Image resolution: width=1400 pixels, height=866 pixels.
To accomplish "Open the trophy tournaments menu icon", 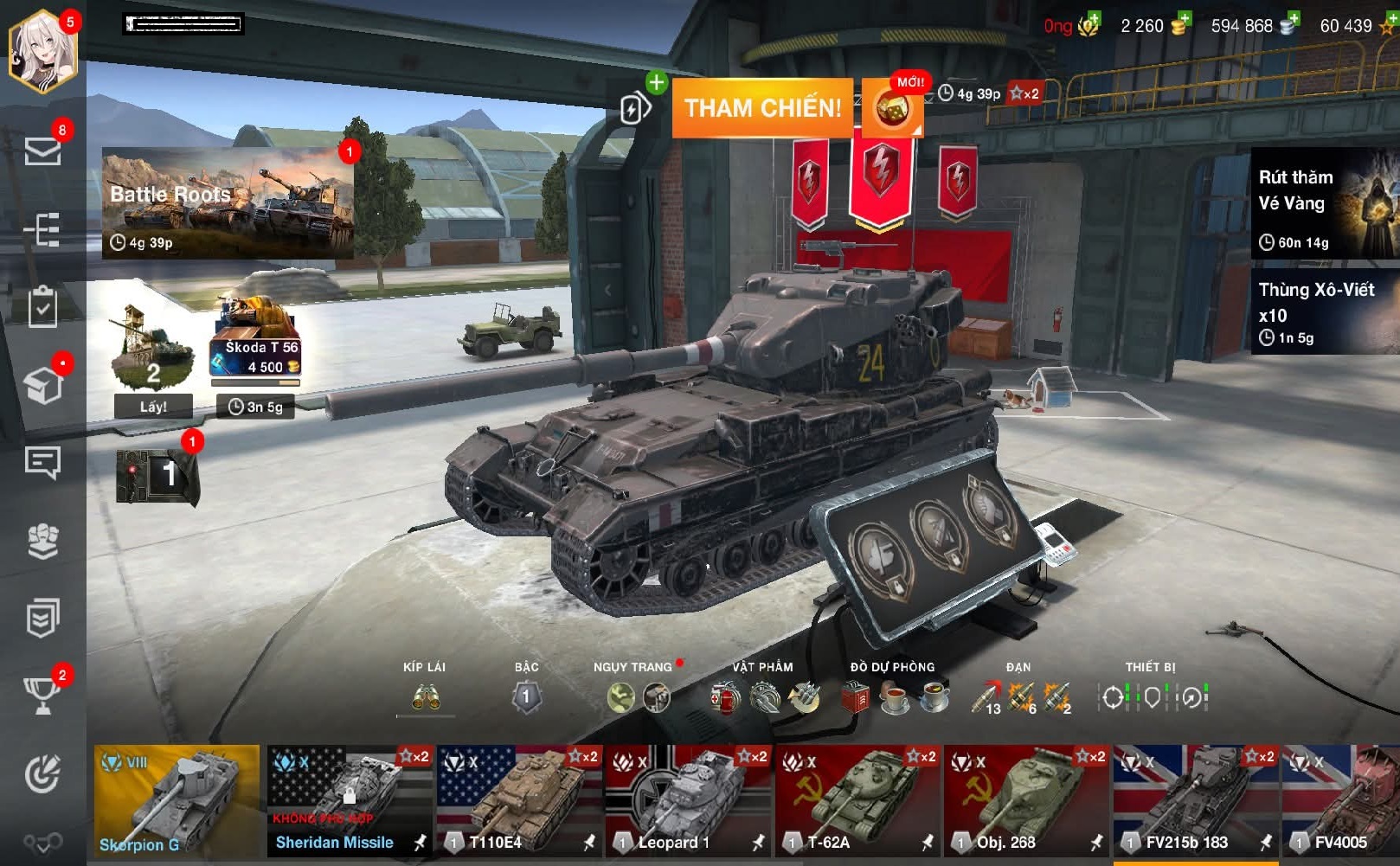I will click(x=42, y=694).
